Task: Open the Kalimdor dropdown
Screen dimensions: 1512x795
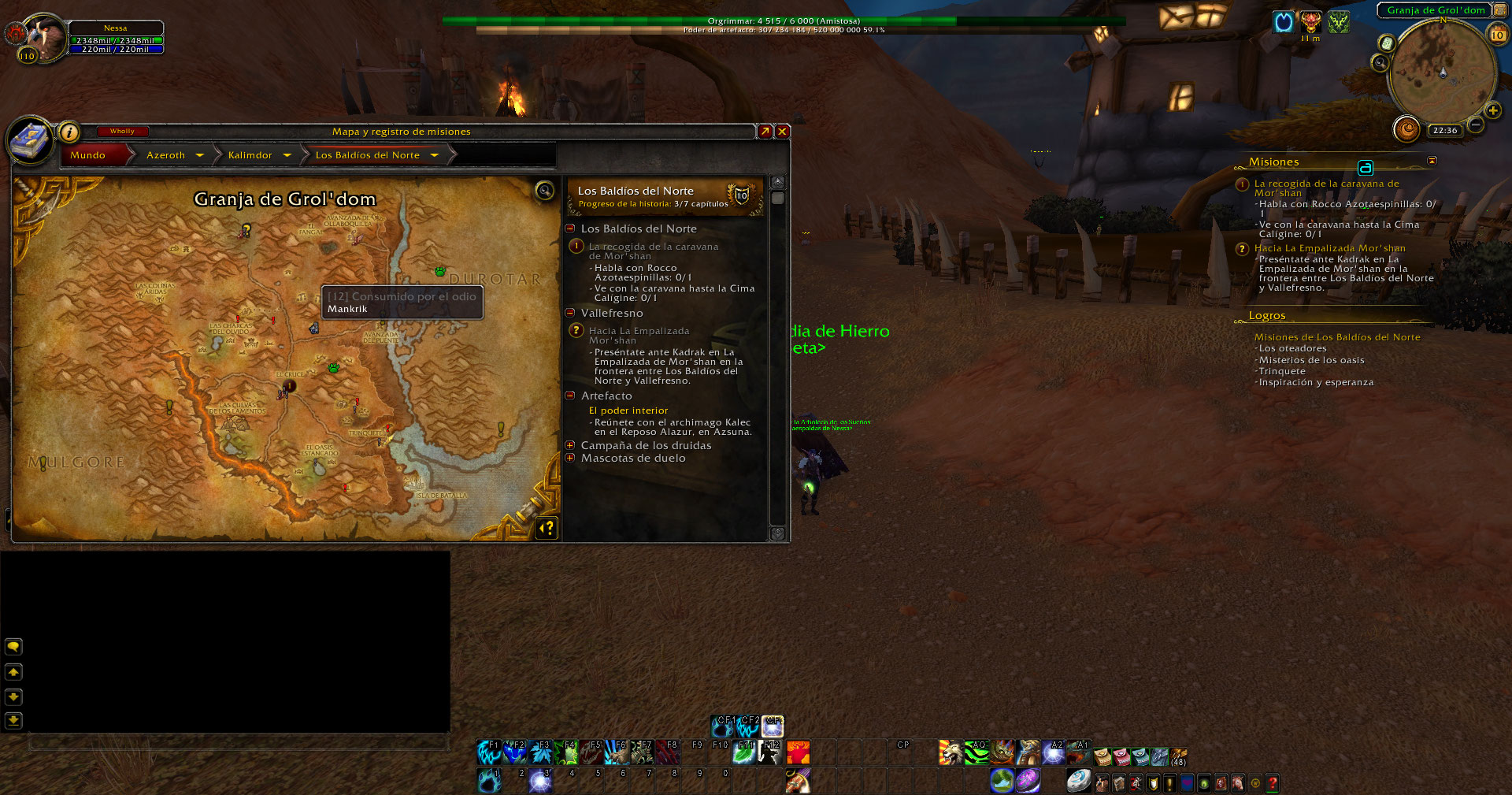Action: point(287,155)
